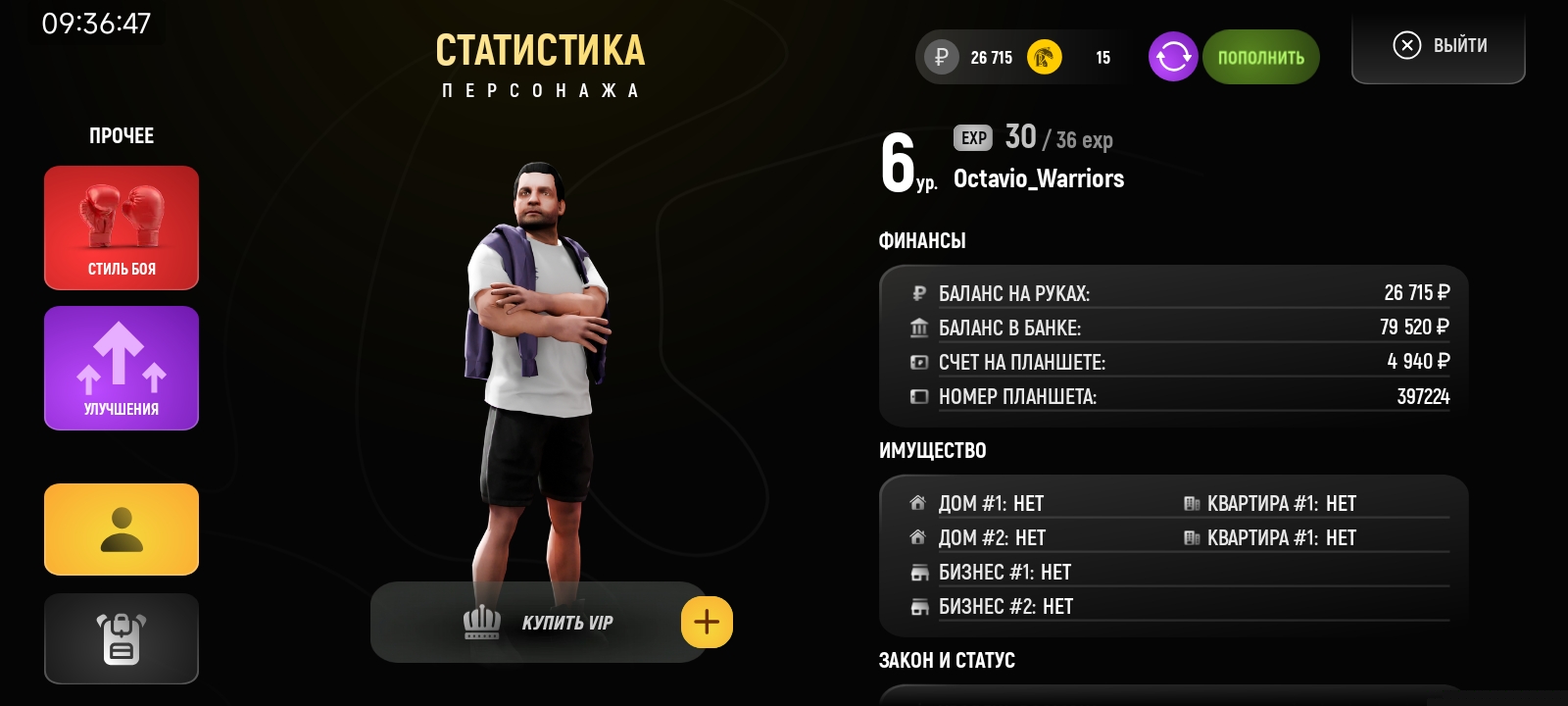Tap the yellow plus button beside VIP

[707, 622]
